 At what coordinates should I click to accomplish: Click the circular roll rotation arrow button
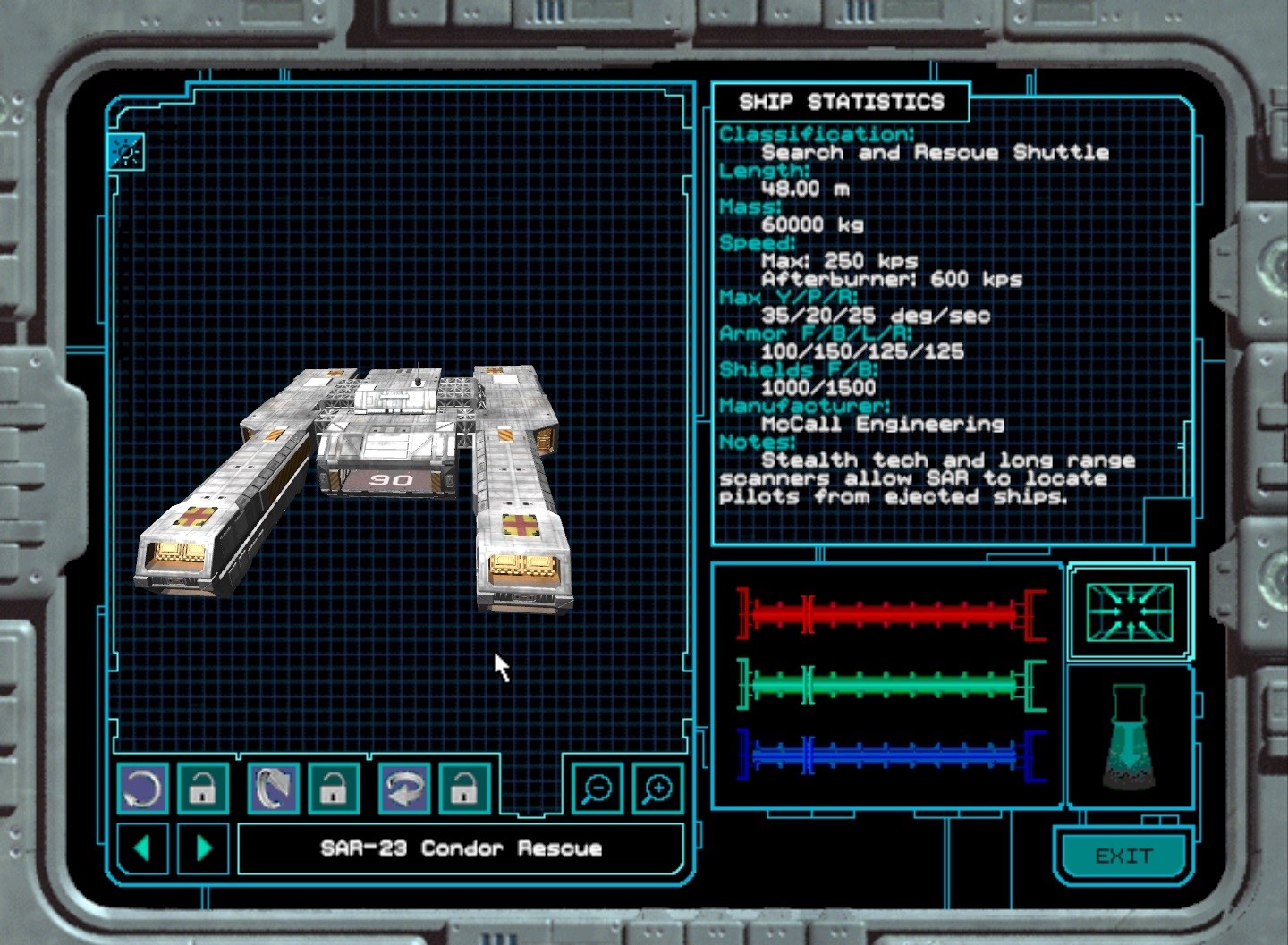tap(142, 789)
